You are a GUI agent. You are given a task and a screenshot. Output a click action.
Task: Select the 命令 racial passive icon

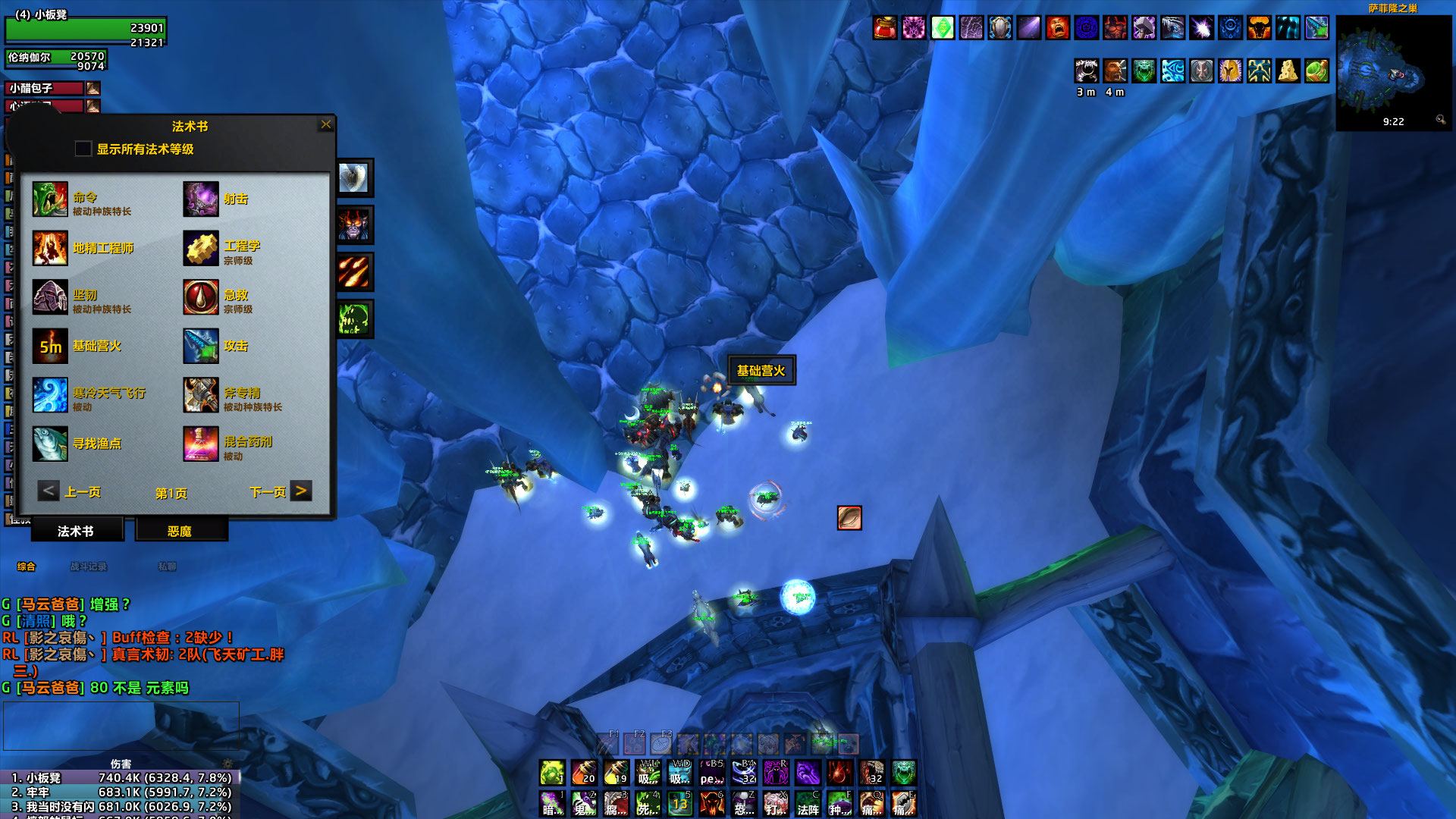coord(50,199)
